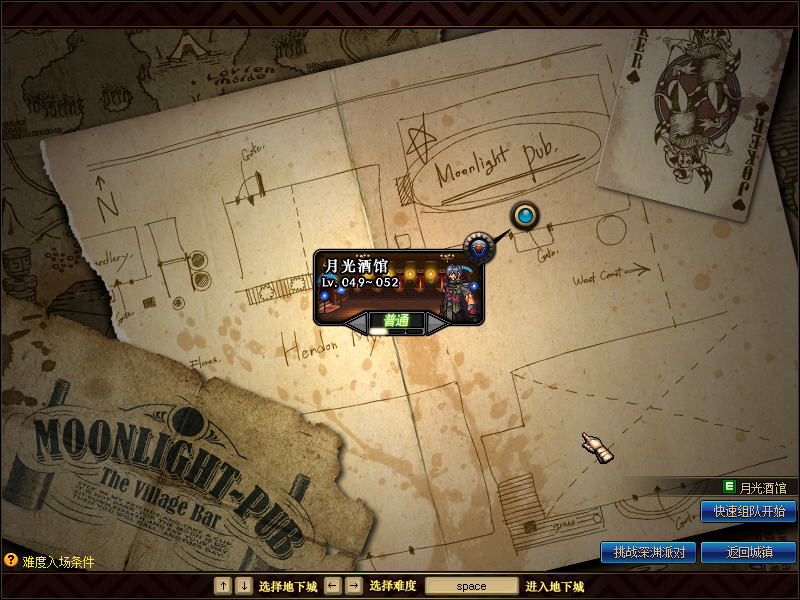Click the 快速组队开始 quick party start button

point(748,511)
